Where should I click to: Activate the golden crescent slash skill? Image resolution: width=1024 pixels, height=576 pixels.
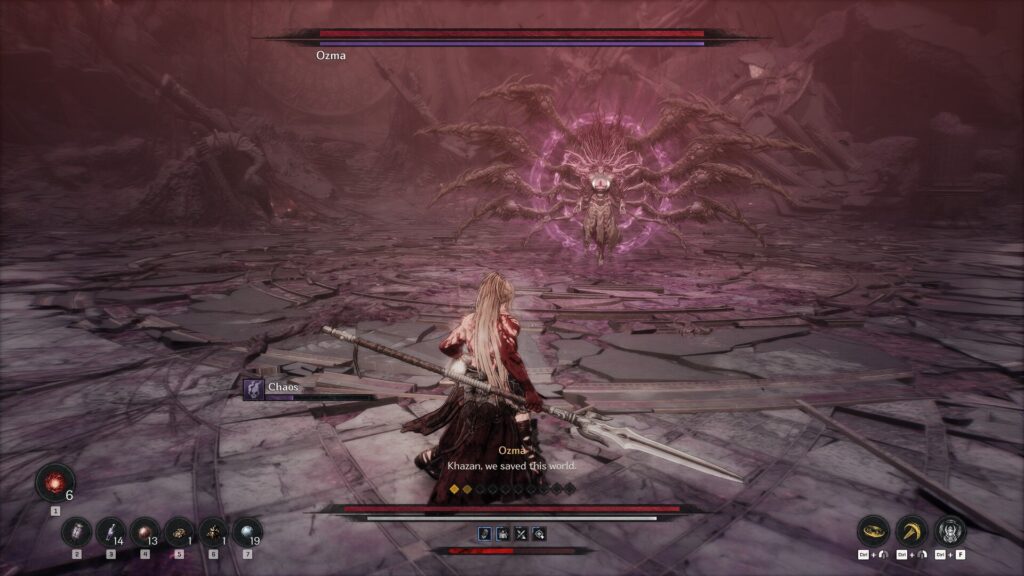[912, 530]
